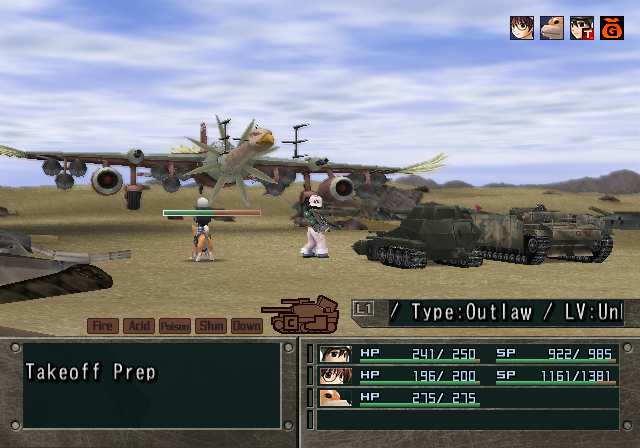Click the dog portrait in turn order
640x448 pixels.
point(551,28)
